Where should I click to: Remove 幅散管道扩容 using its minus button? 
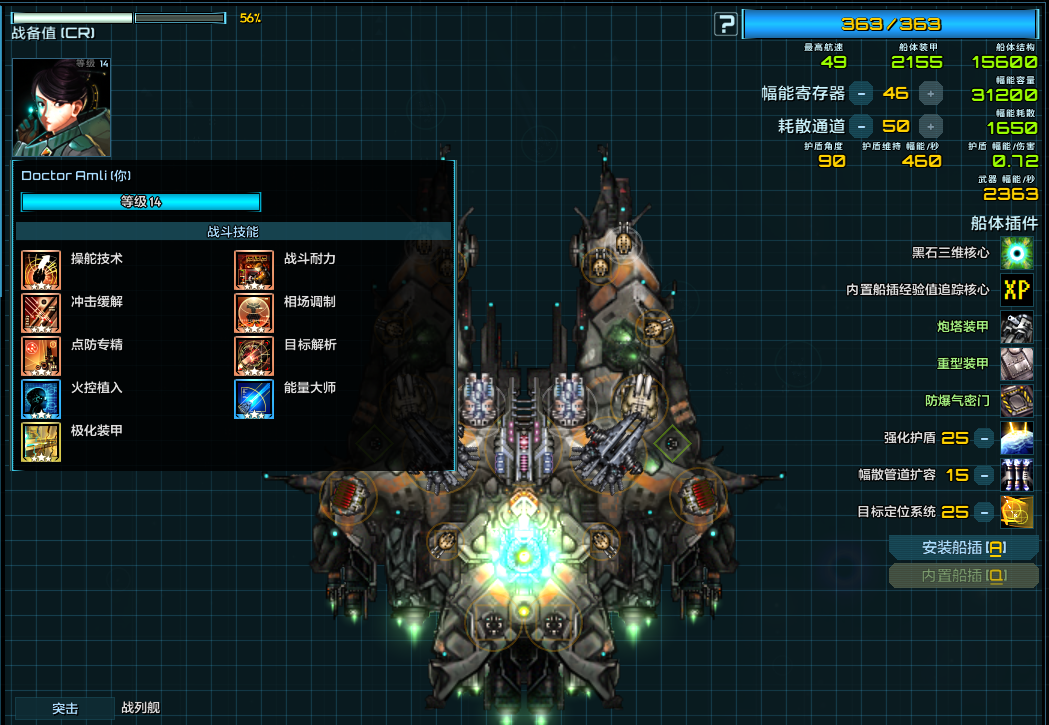pos(984,475)
